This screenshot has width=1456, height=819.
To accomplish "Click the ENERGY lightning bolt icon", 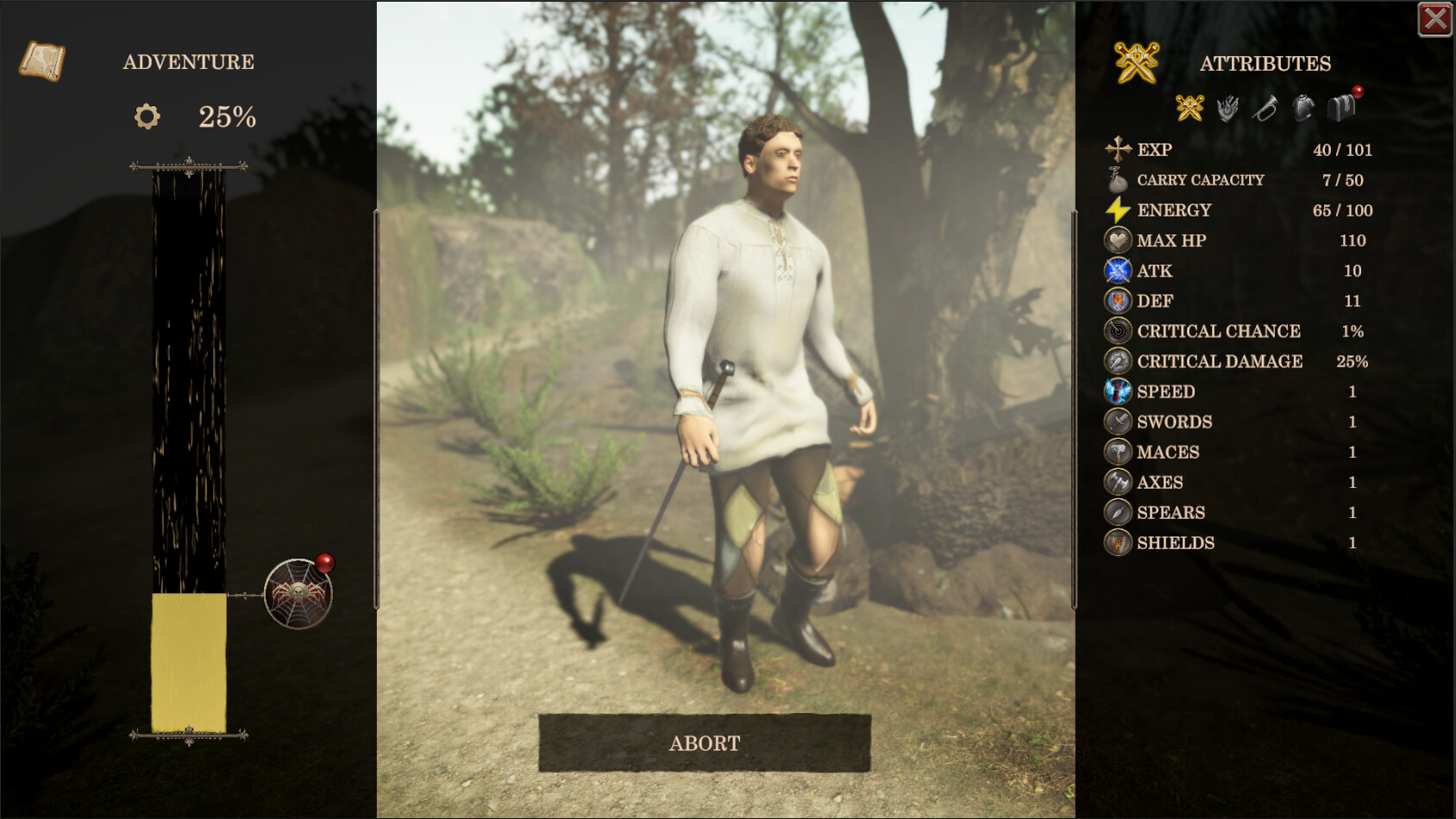I will pos(1119,209).
